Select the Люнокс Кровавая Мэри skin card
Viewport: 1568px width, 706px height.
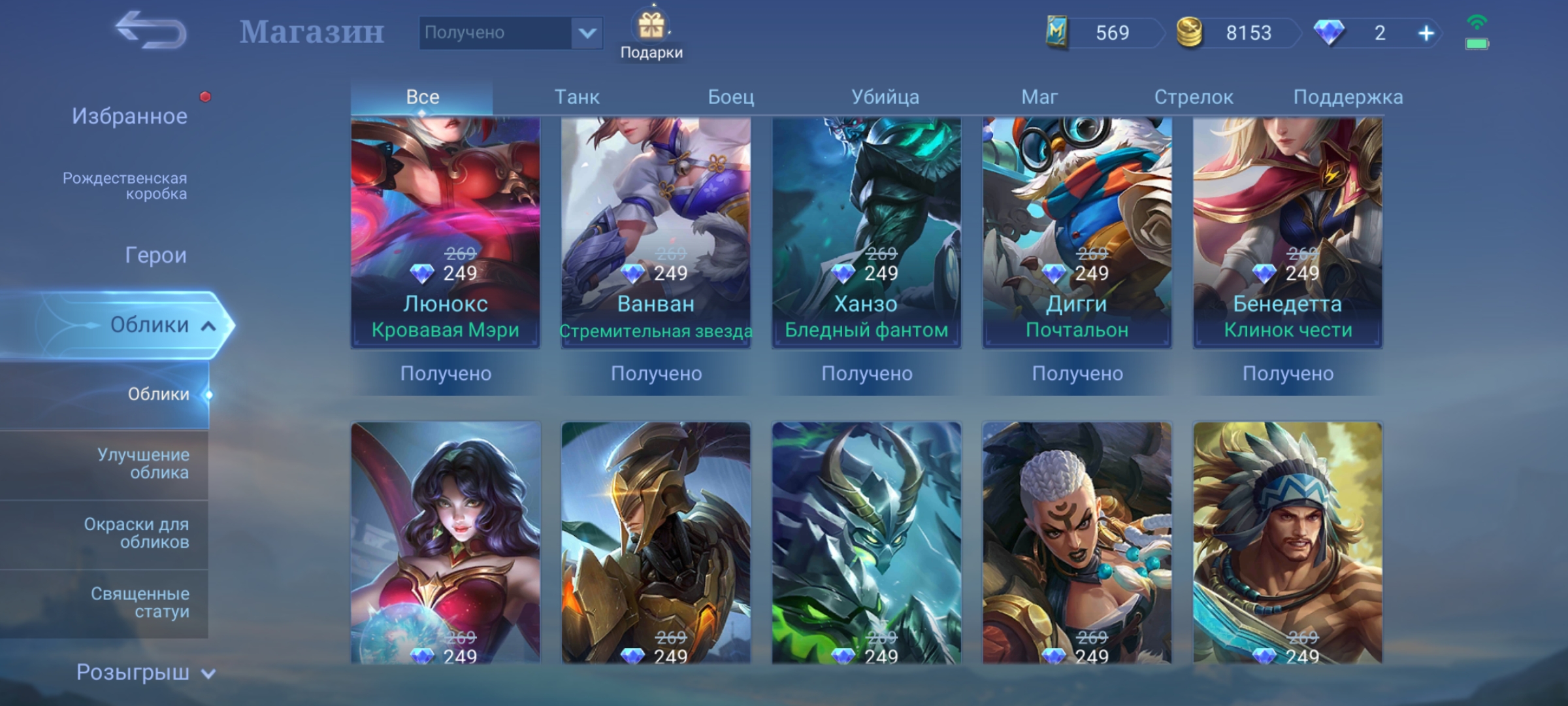446,232
